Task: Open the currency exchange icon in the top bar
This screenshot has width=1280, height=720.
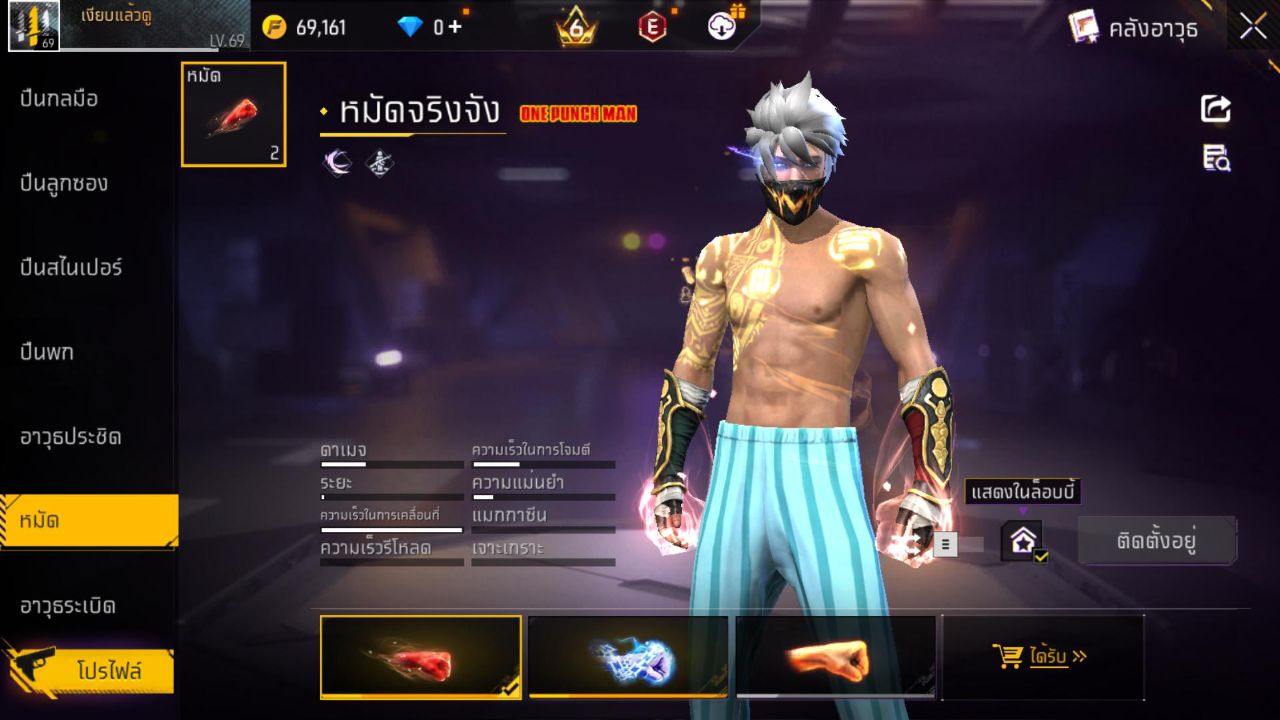Action: pos(722,27)
